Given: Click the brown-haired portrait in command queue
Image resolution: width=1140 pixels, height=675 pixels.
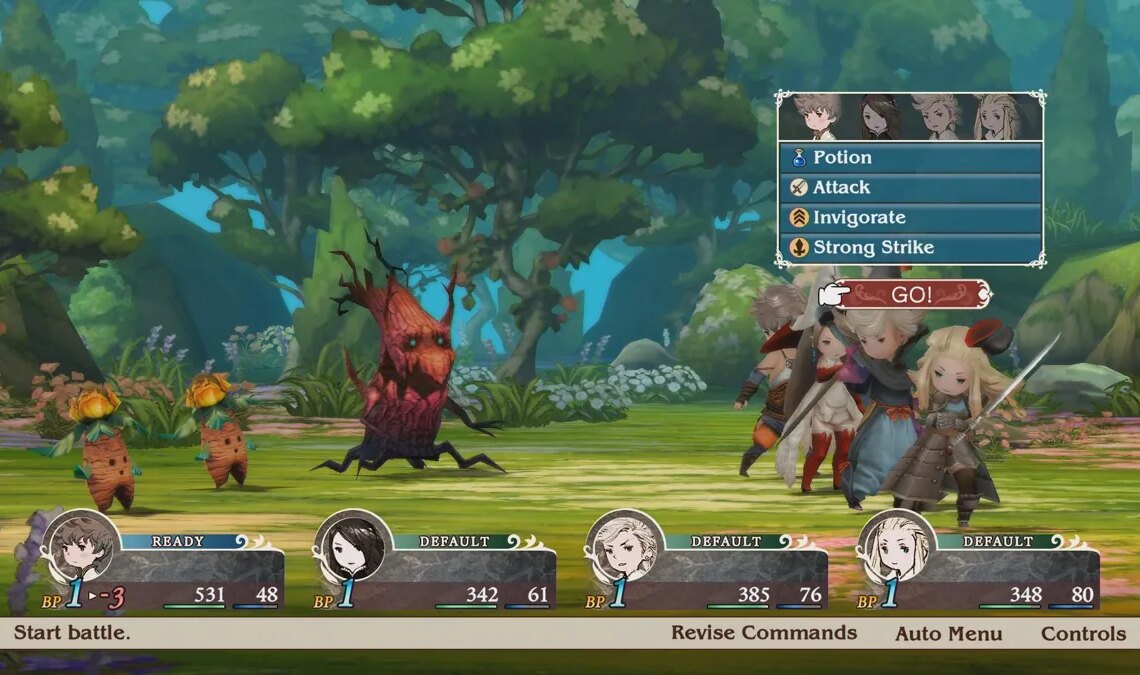Looking at the screenshot, I should point(818,117).
